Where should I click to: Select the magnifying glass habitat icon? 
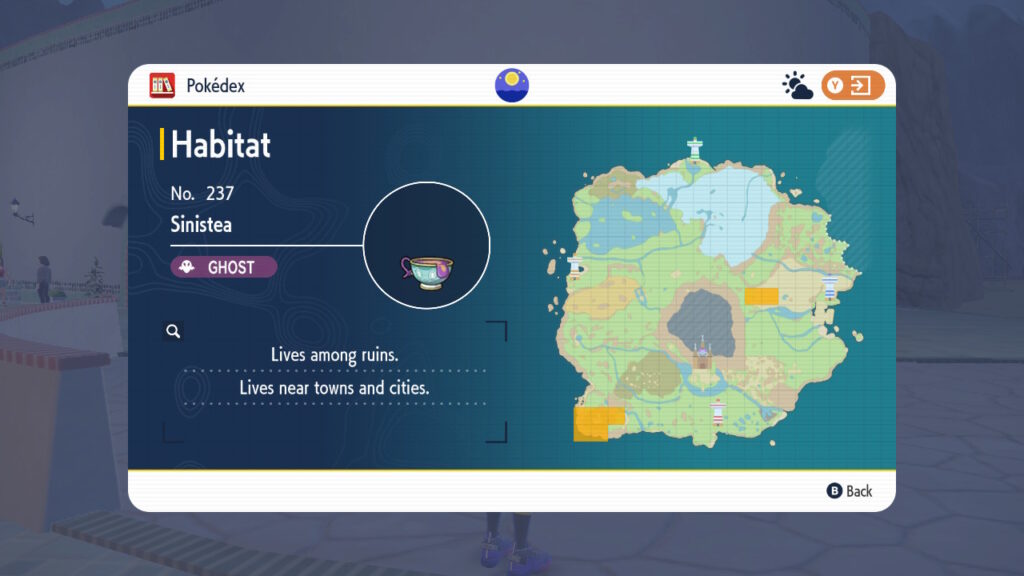(x=173, y=331)
